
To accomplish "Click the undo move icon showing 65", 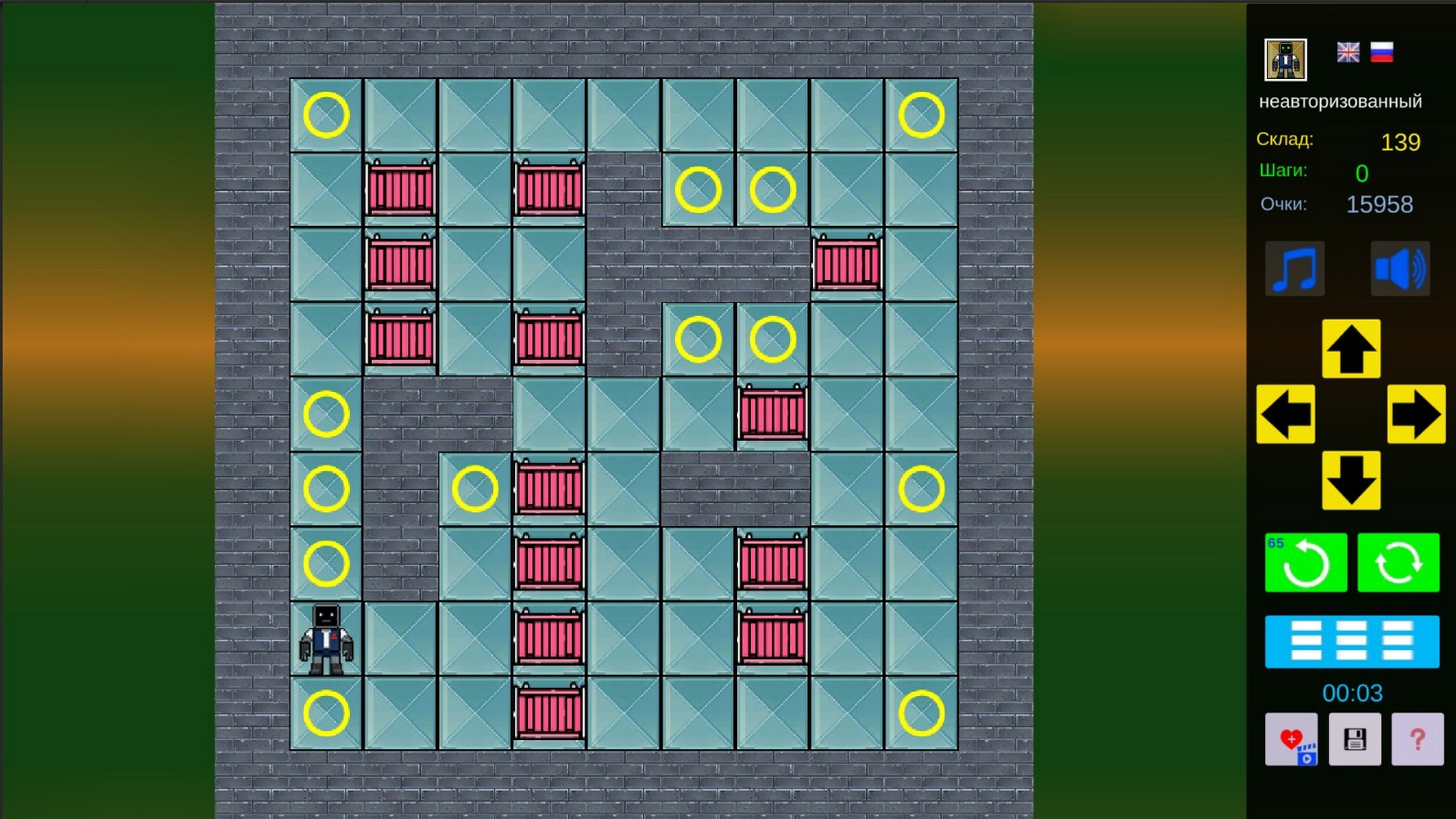I will pyautogui.click(x=1306, y=563).
